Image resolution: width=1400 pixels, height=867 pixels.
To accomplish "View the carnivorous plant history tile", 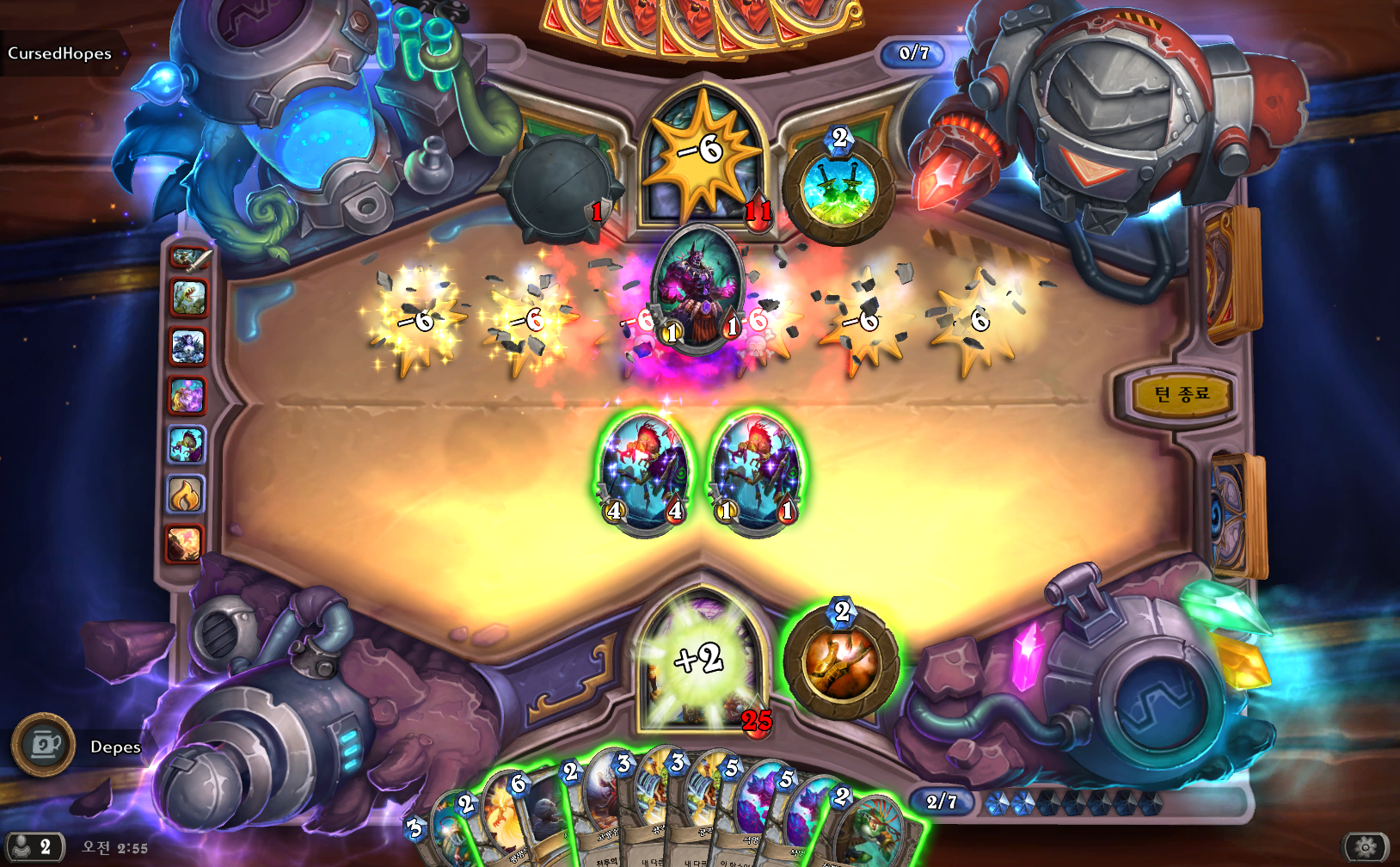I will 187,298.
